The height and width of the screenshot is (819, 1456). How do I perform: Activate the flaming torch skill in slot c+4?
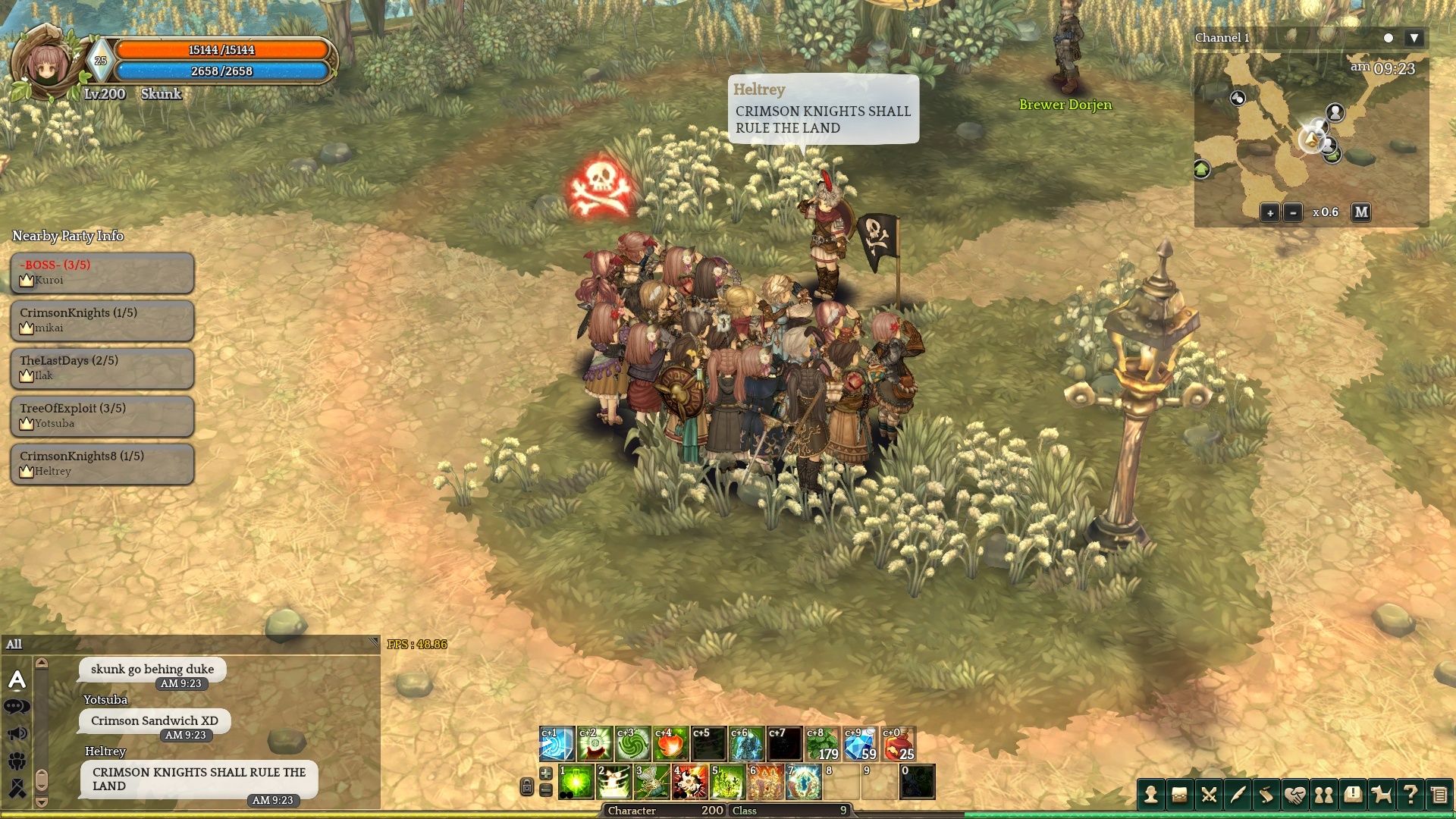pos(670,745)
